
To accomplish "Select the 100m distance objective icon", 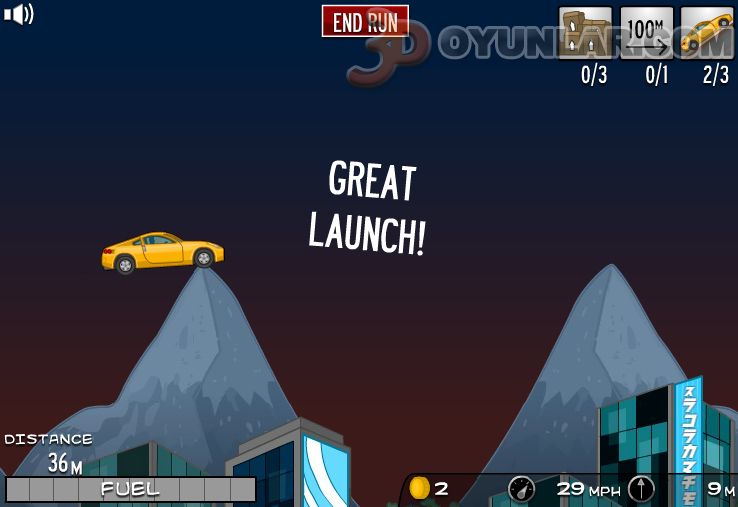I will point(646,33).
